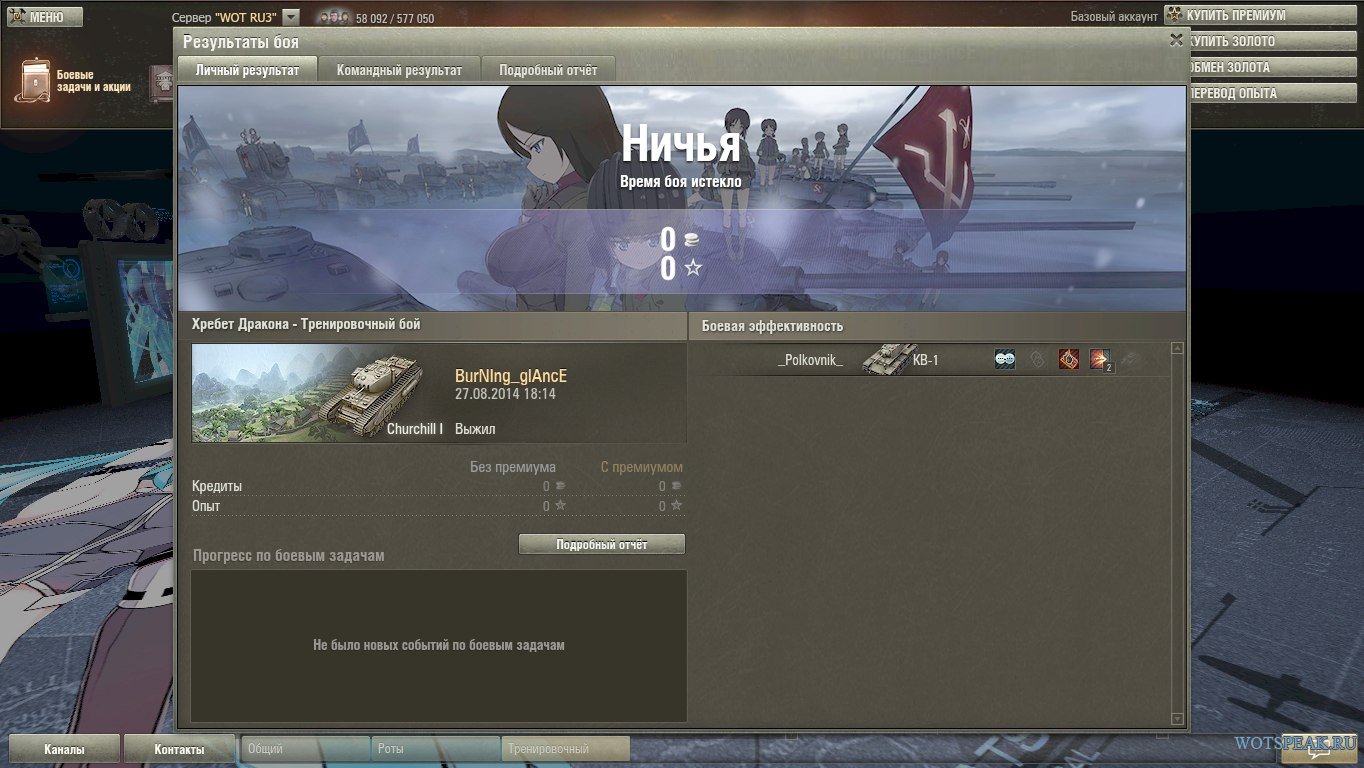Open the Перевод опыта option

[1240, 94]
